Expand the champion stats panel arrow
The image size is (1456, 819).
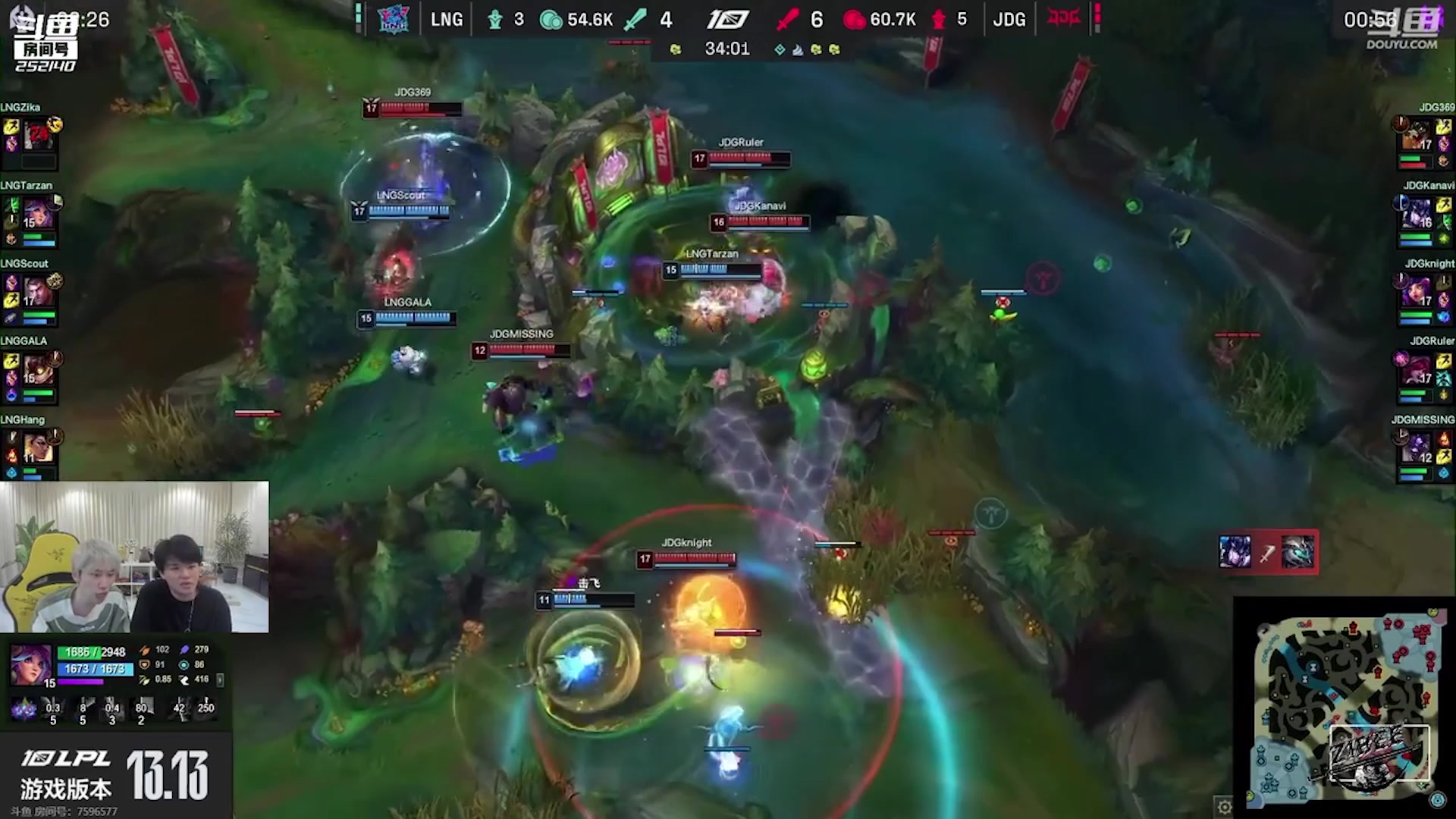(220, 680)
